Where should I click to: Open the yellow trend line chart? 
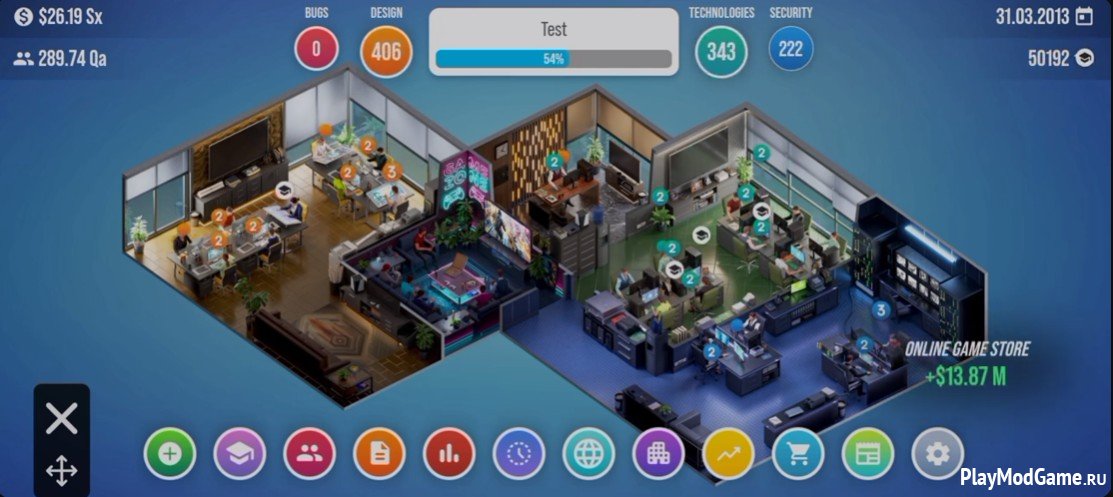728,454
